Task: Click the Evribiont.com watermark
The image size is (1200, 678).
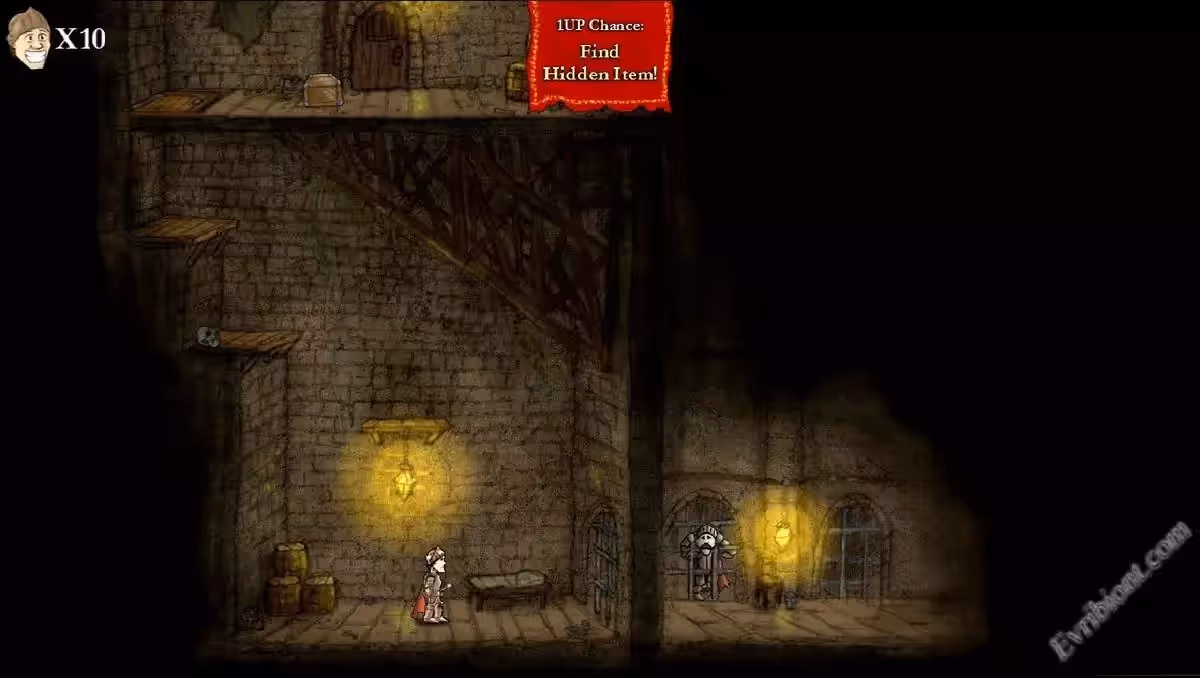Action: coord(1120,590)
